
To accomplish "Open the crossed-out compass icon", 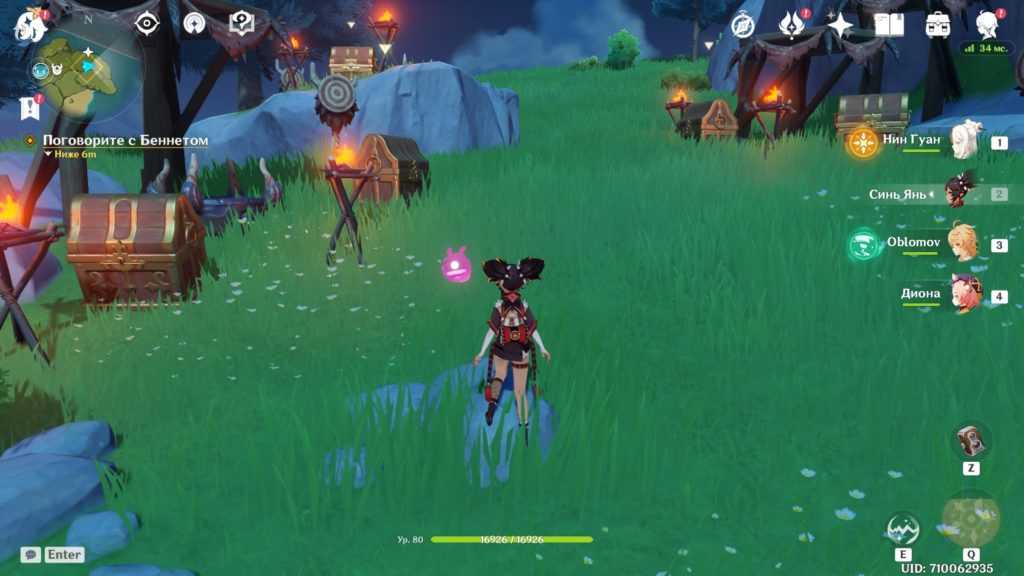I will (x=743, y=25).
